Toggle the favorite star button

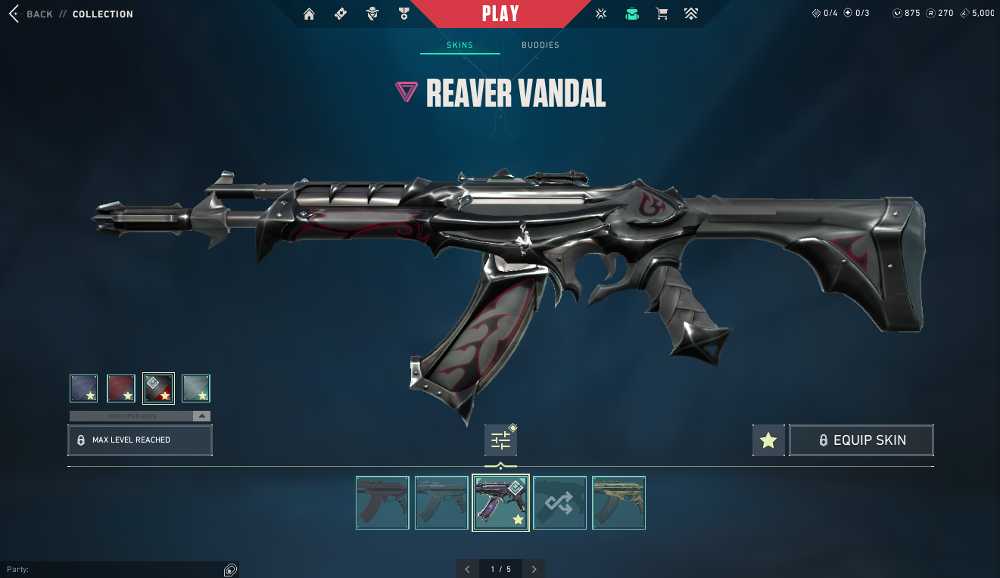(x=768, y=440)
